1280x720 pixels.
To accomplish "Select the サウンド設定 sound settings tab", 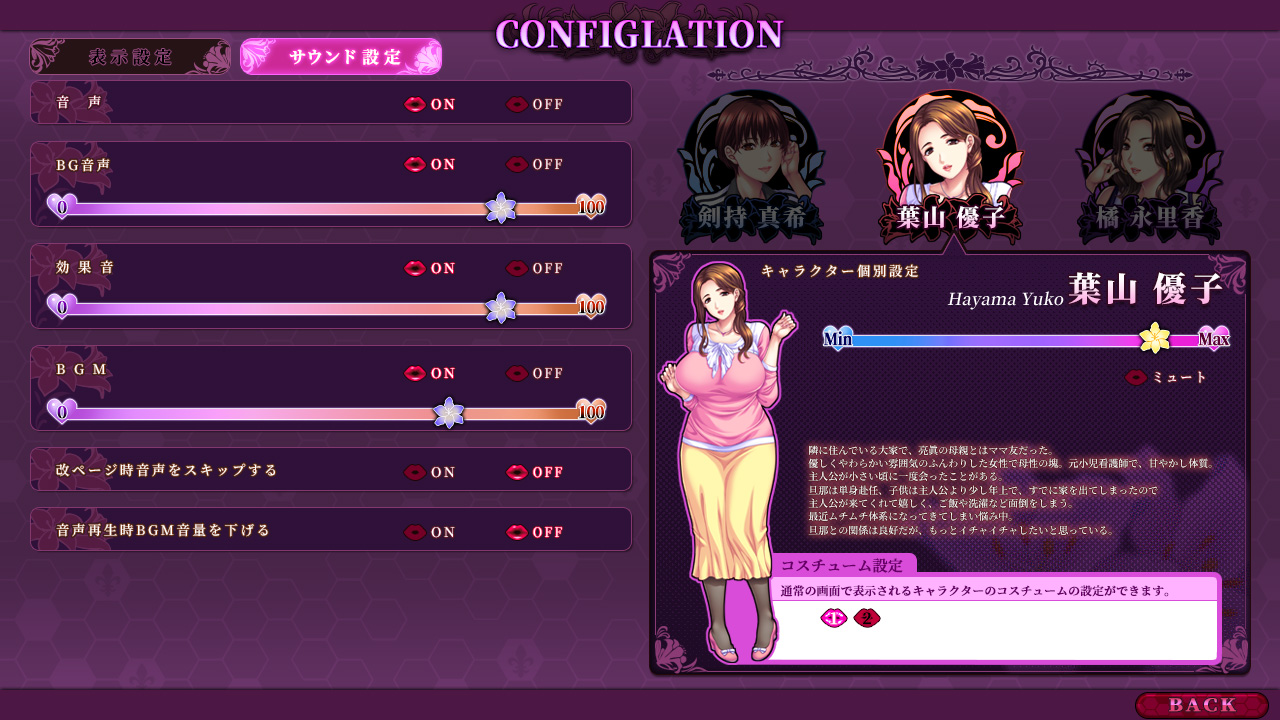I will coord(341,57).
